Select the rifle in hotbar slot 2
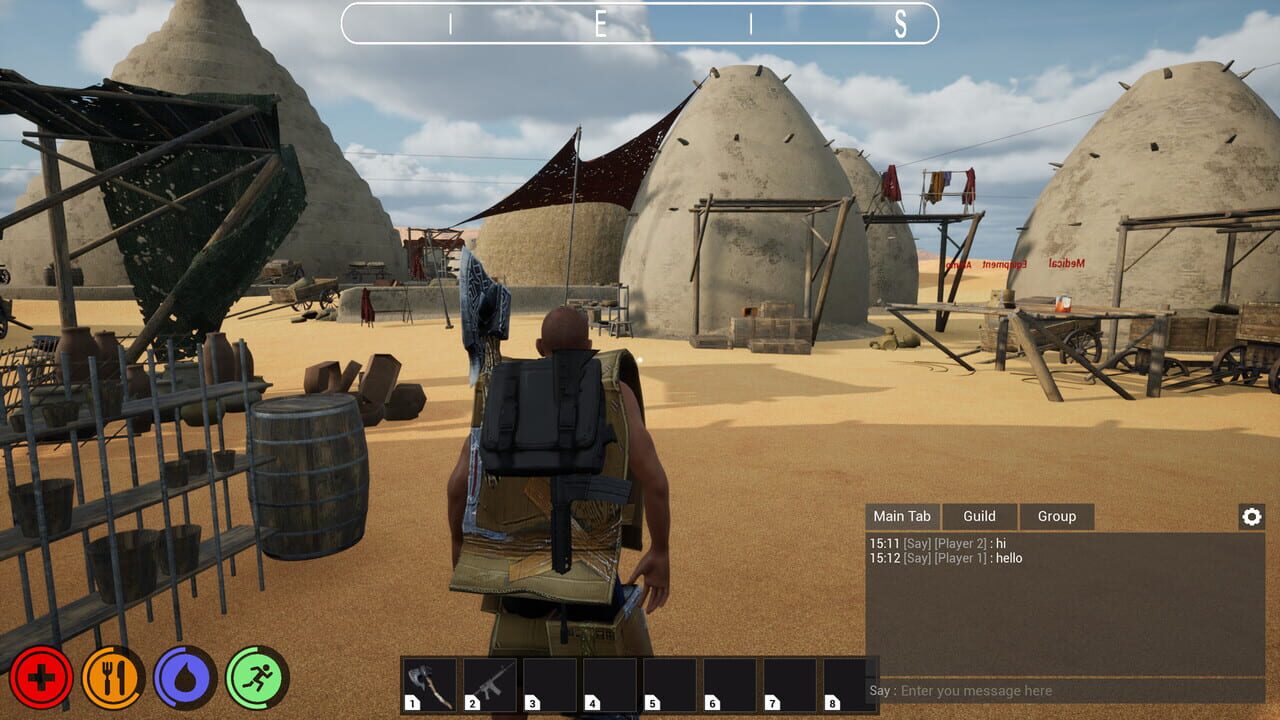The width and height of the screenshot is (1280, 720). tap(490, 683)
